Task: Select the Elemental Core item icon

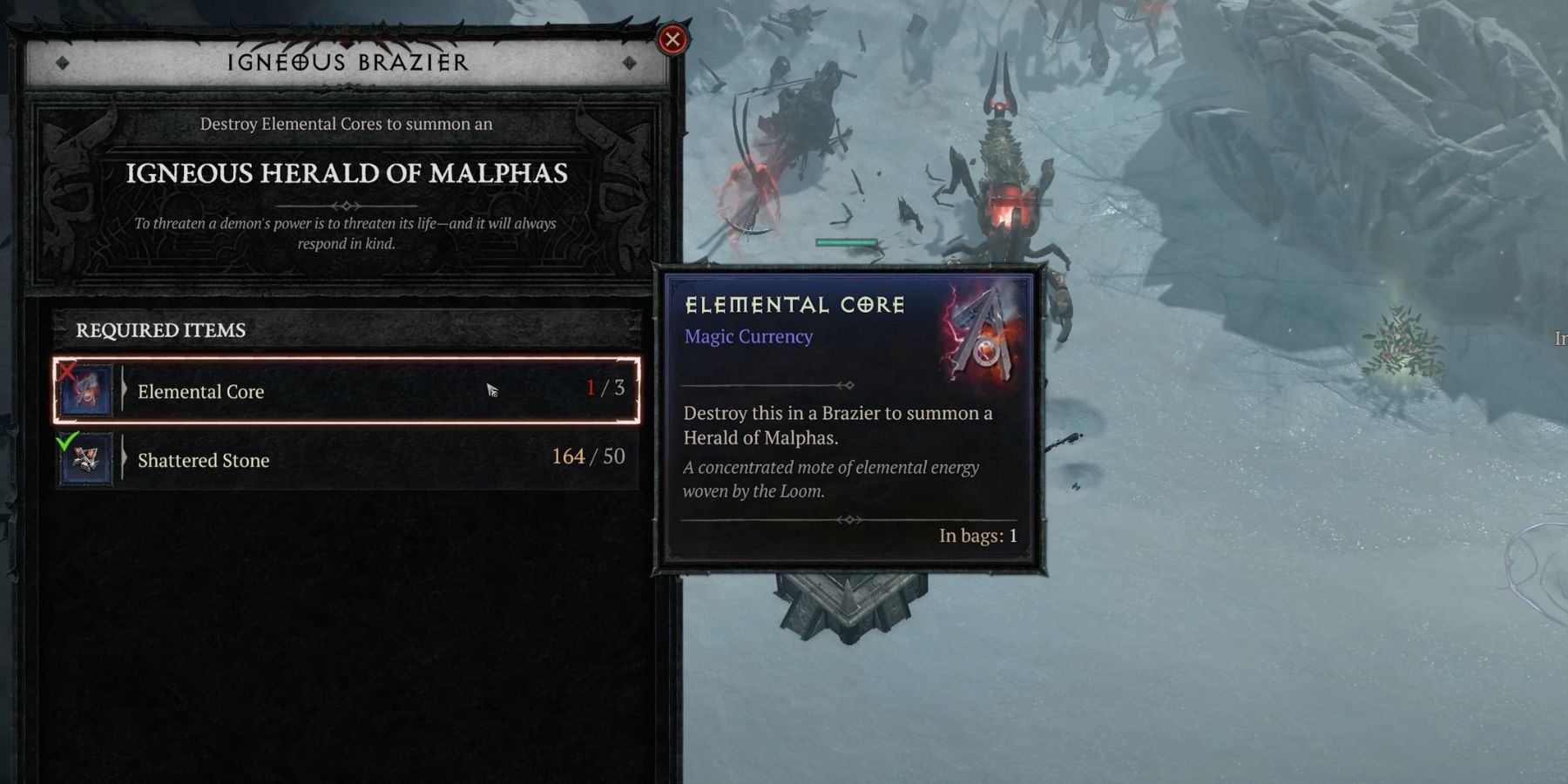Action: pos(84,390)
